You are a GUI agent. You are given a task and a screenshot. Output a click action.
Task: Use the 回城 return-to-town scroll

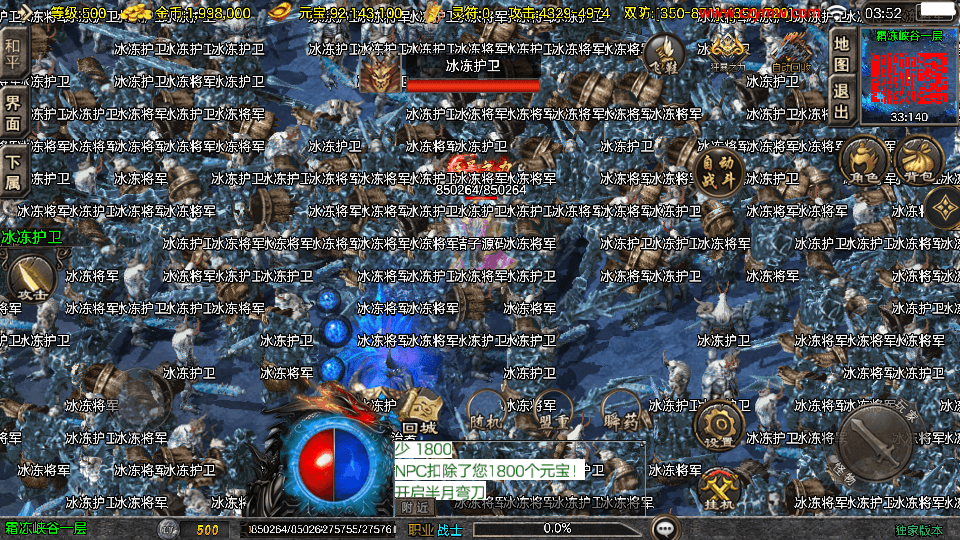[421, 410]
